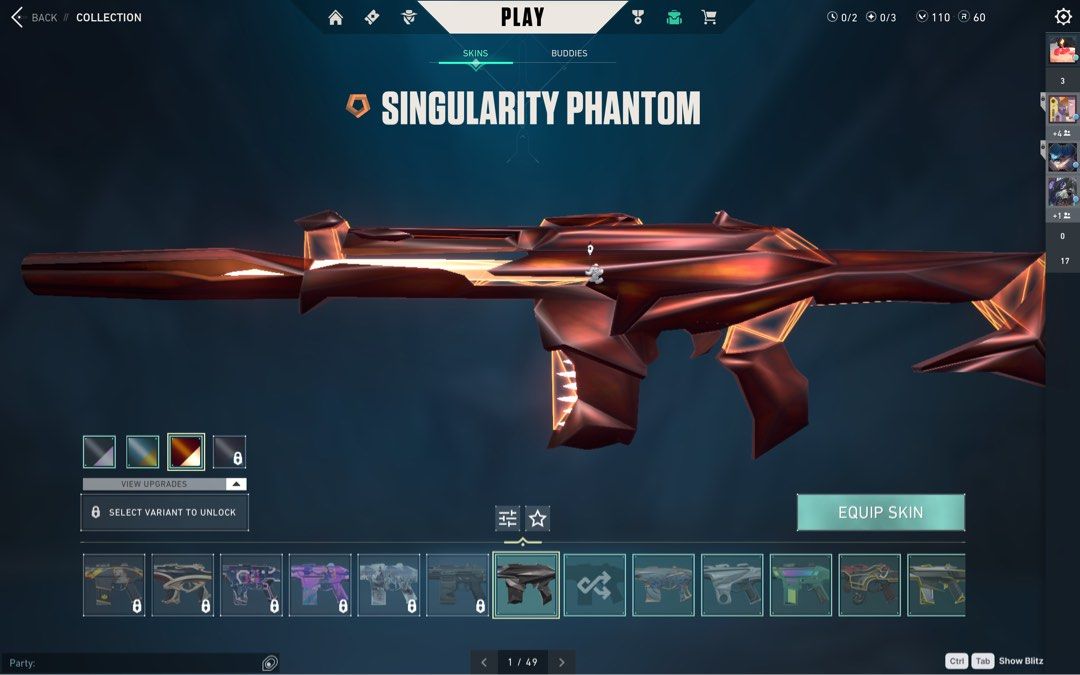Image resolution: width=1080 pixels, height=675 pixels.
Task: Switch to the Buddies tab
Action: point(569,53)
